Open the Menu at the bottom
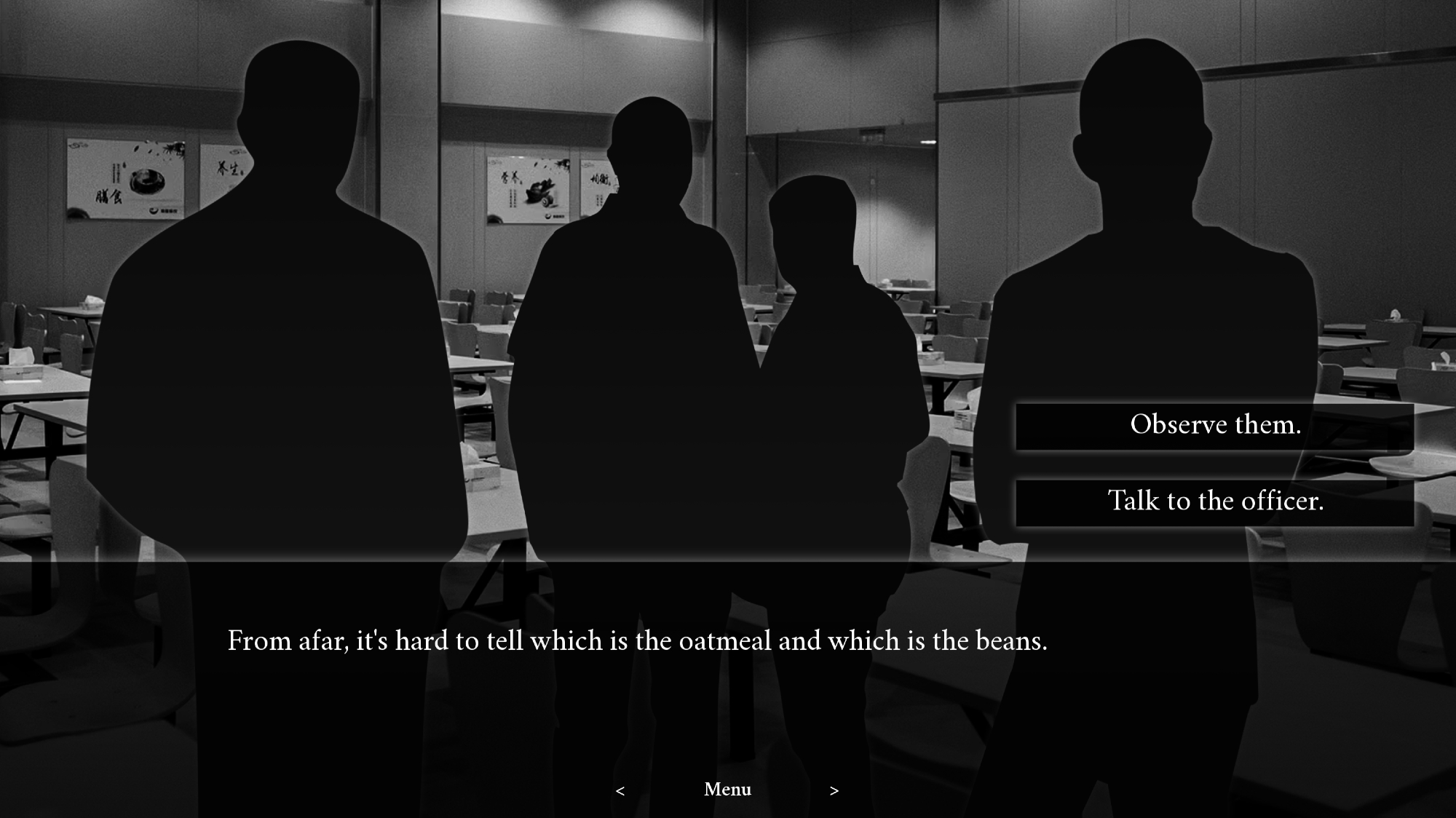The image size is (1456, 818). (x=727, y=790)
